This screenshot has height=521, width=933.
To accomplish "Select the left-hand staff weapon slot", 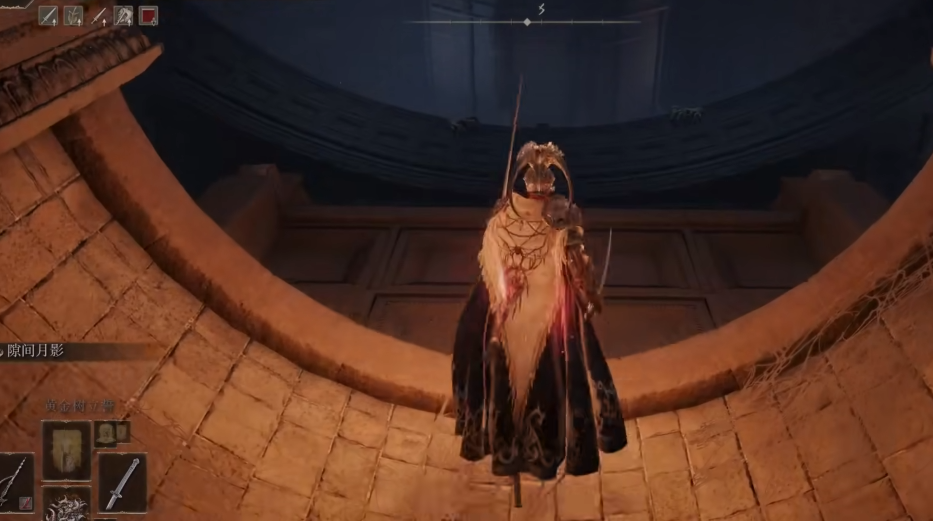I will [17, 483].
